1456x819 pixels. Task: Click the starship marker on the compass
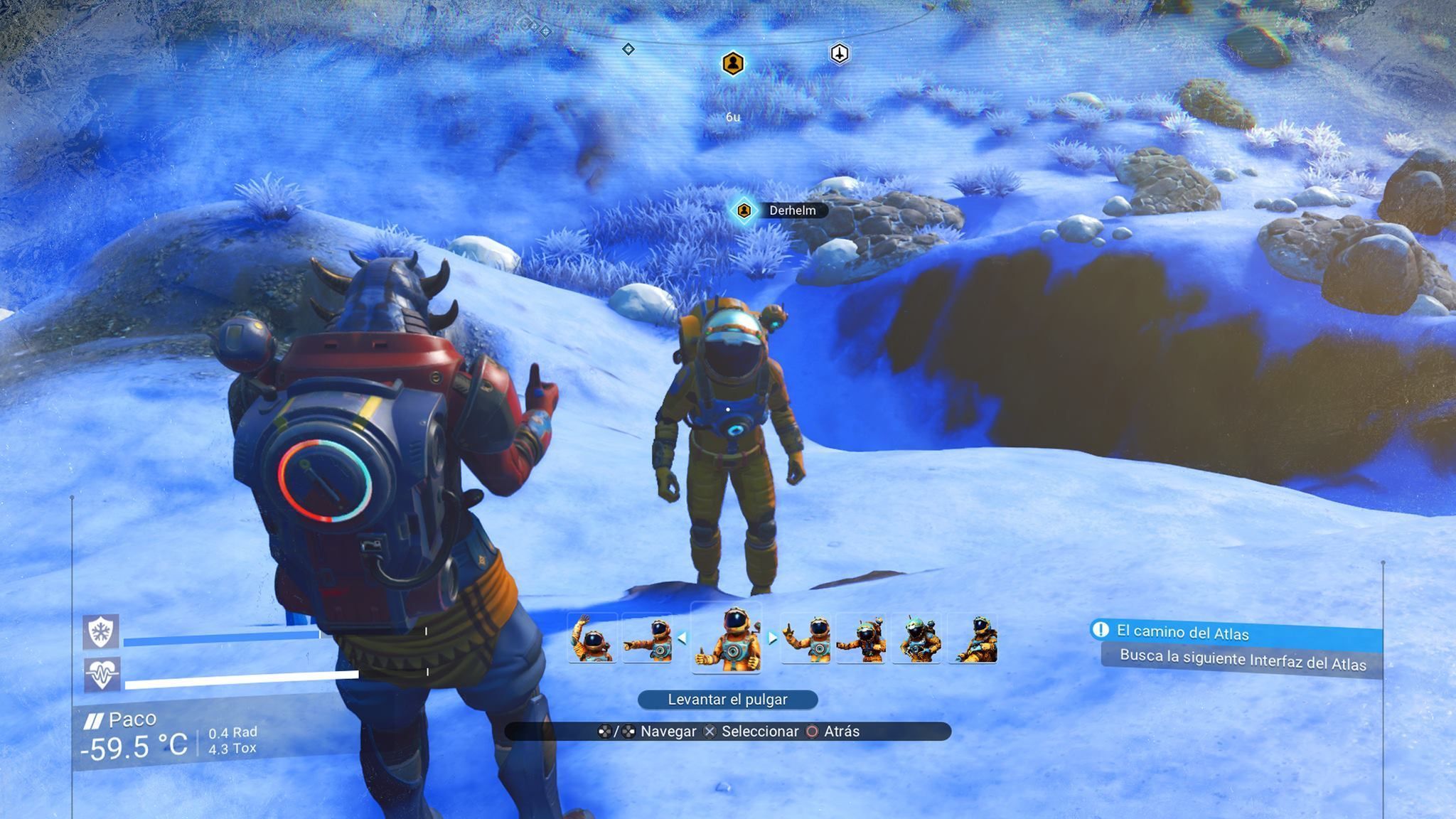click(x=840, y=54)
